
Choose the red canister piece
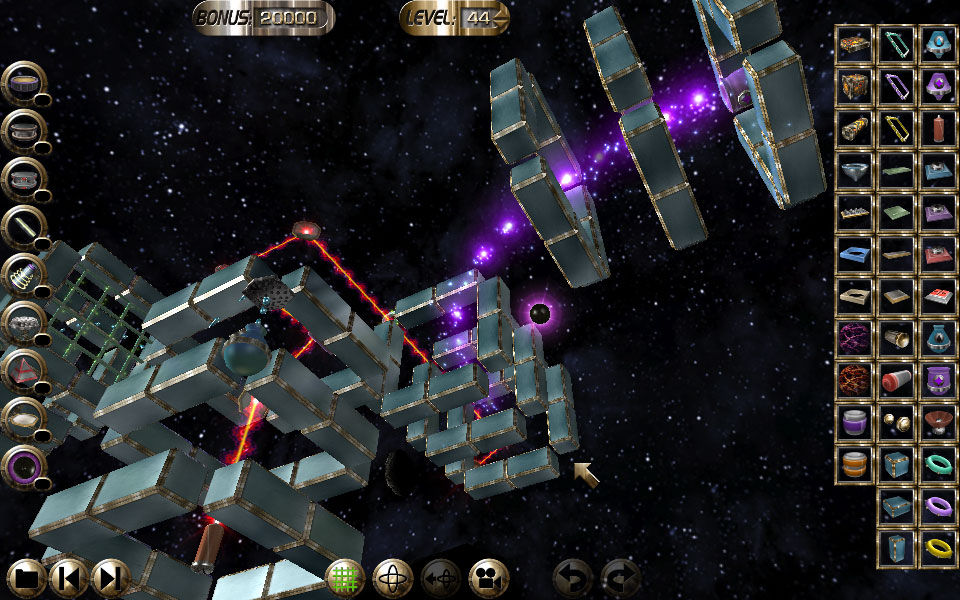(938, 128)
